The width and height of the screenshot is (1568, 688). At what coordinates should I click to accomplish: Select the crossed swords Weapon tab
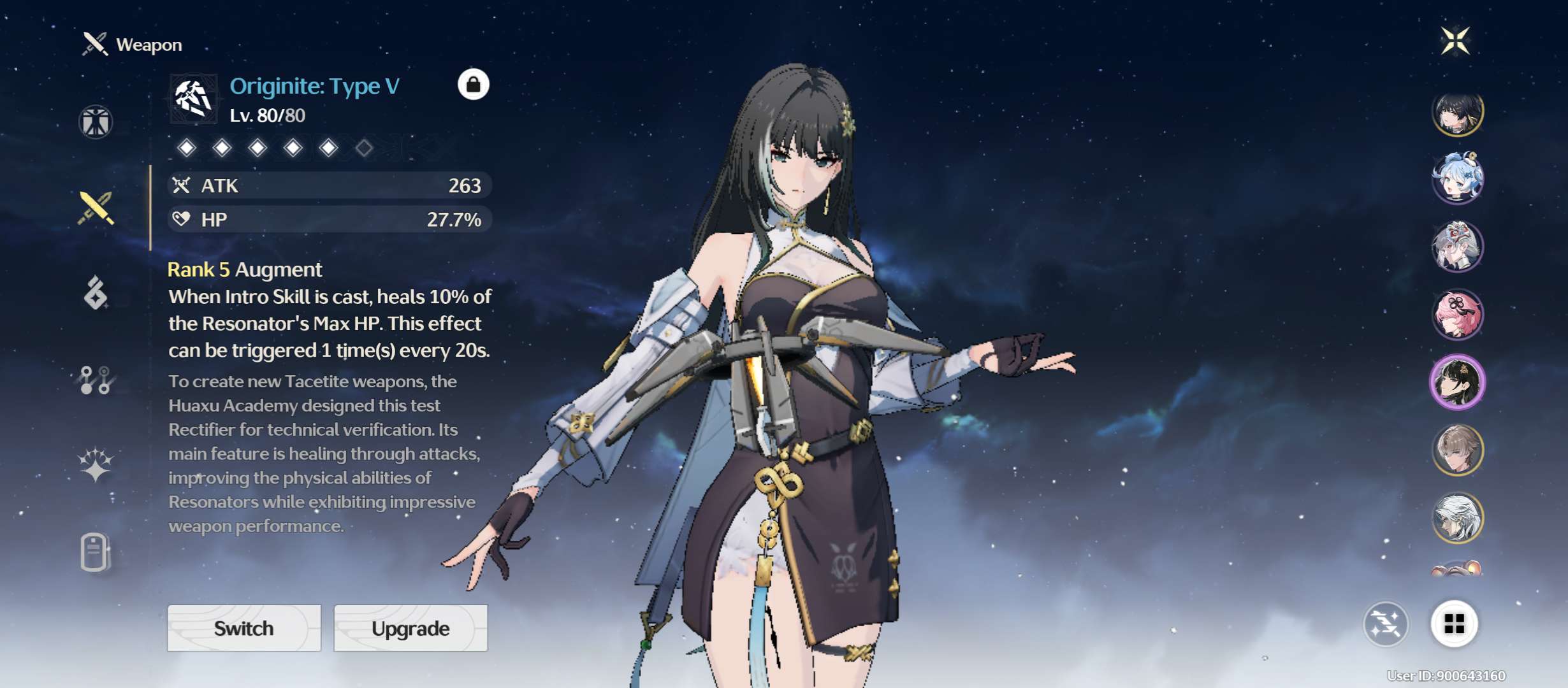pyautogui.click(x=96, y=208)
